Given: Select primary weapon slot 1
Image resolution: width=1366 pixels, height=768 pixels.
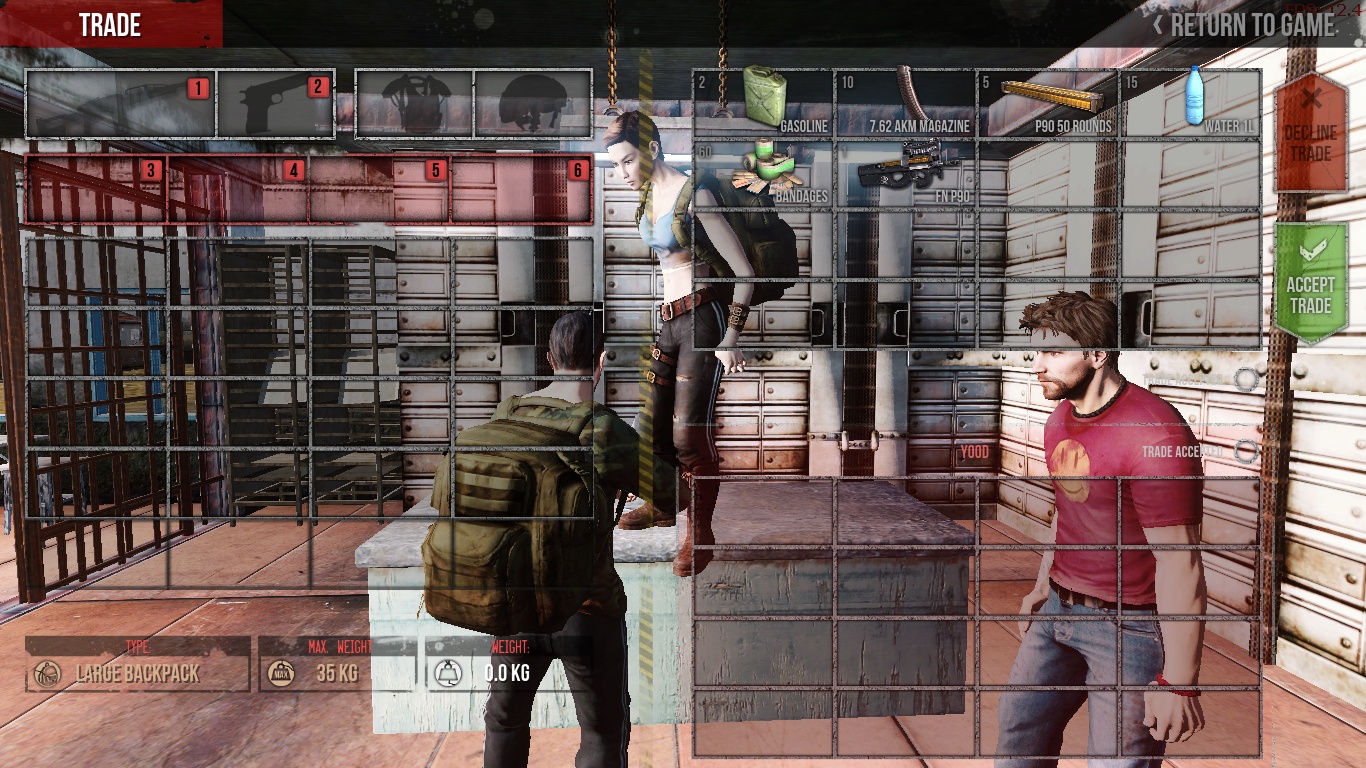Looking at the screenshot, I should click(x=121, y=103).
